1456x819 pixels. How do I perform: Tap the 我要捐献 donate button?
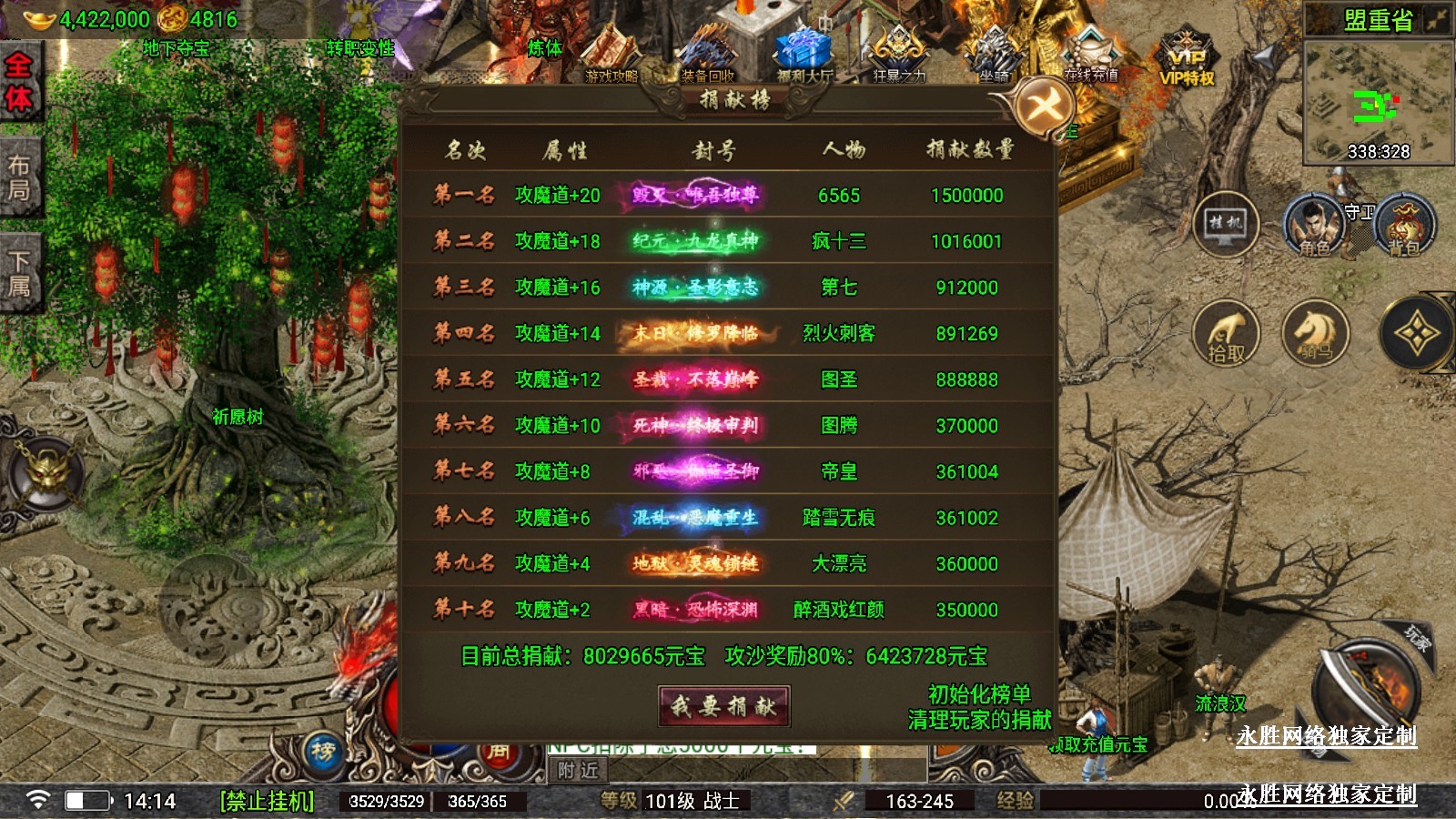(723, 706)
